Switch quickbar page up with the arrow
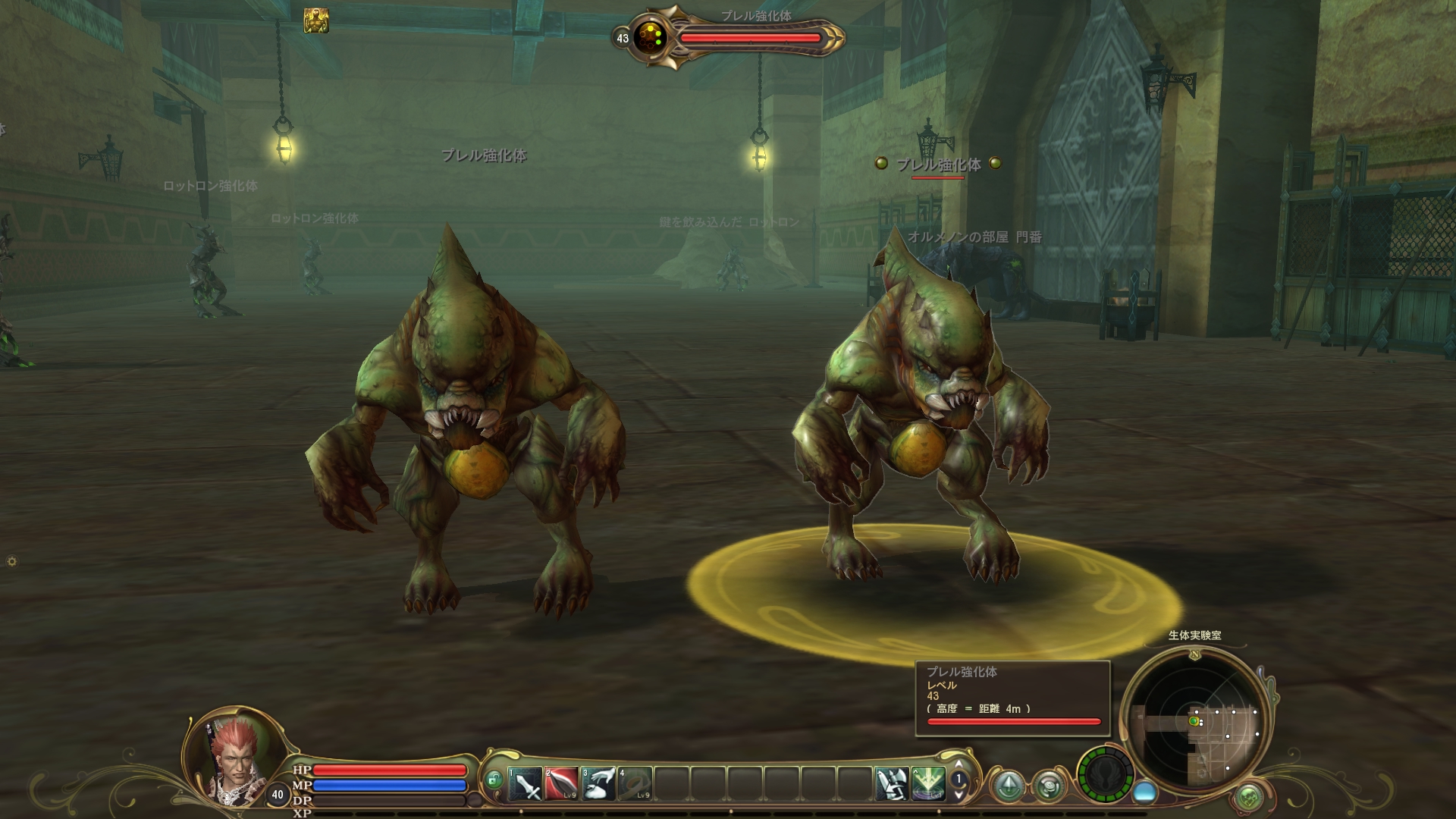This screenshot has width=1456, height=819. (x=959, y=764)
